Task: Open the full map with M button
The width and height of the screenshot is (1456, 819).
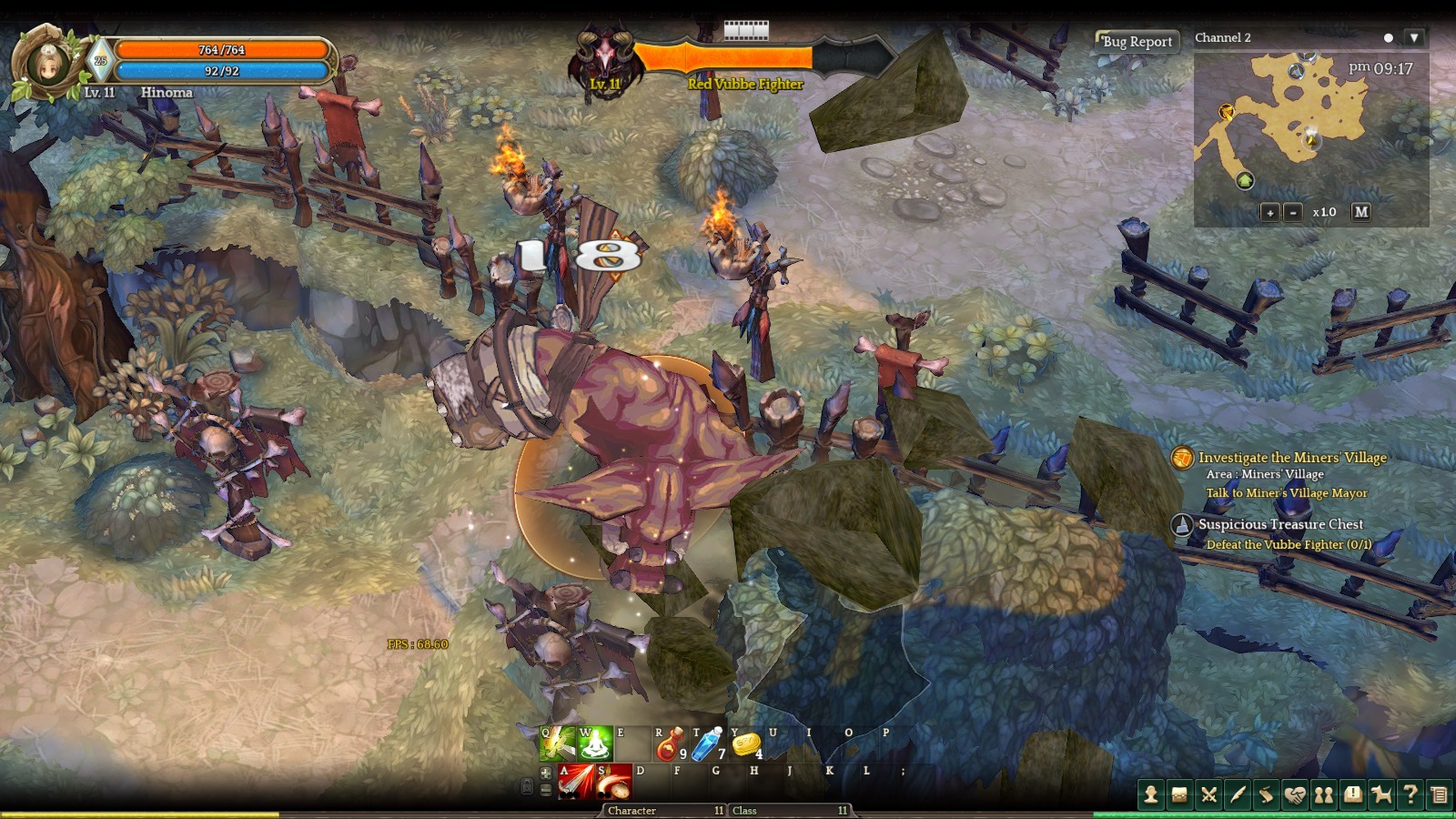Action: (x=1360, y=211)
